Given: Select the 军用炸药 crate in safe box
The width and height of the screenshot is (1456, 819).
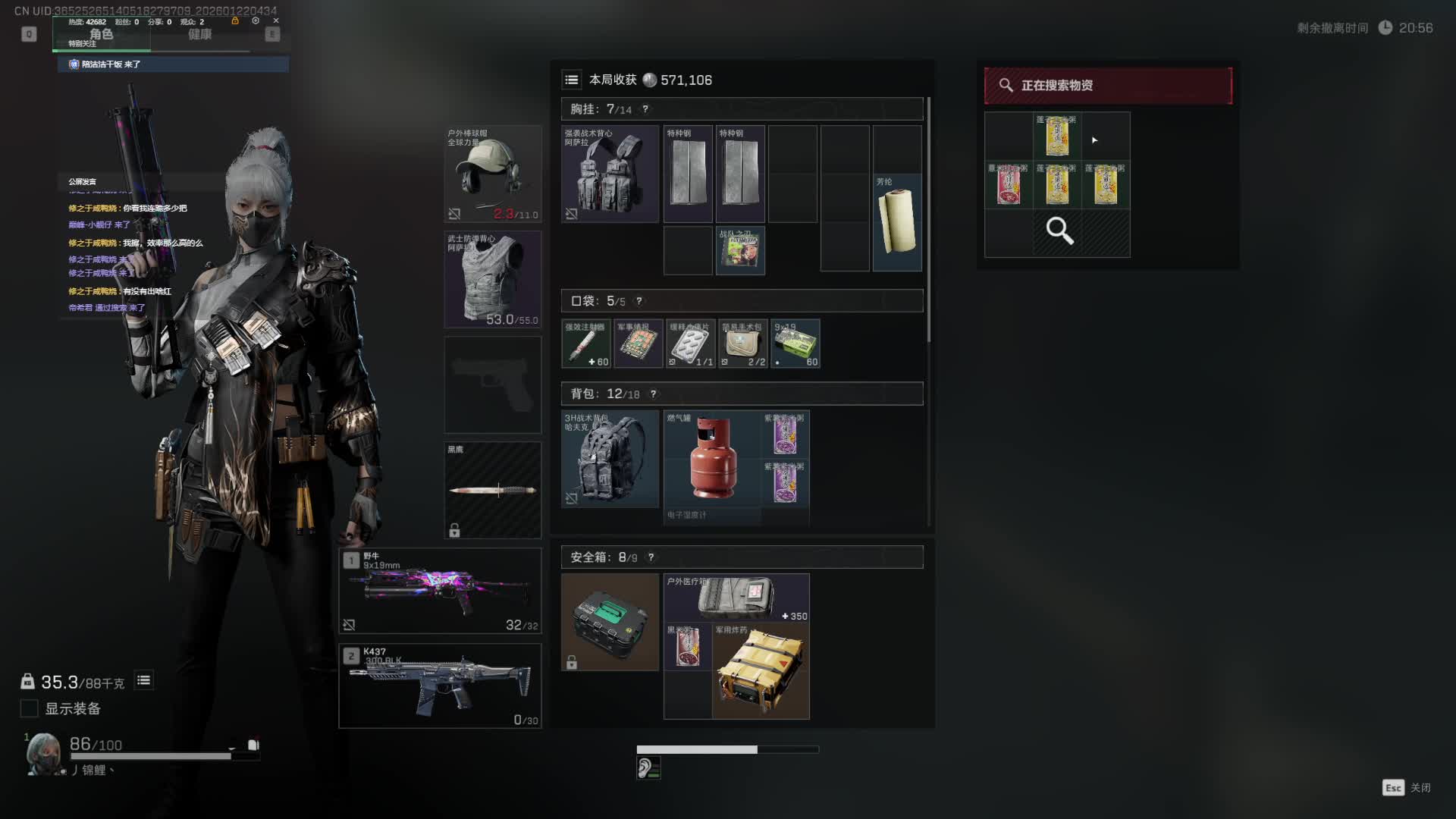Looking at the screenshot, I should pos(761,671).
